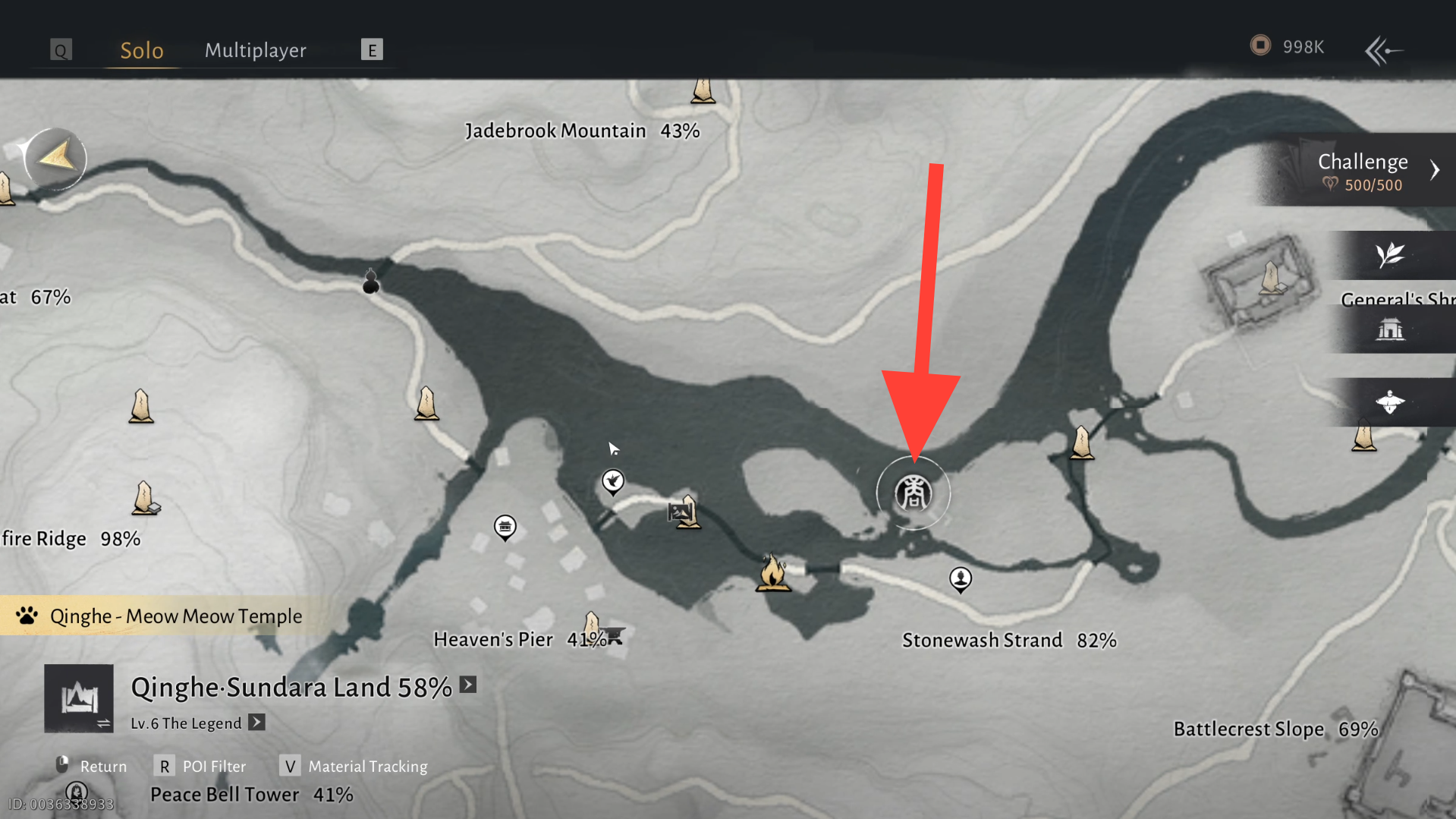Select the bird pin map marker
Image resolution: width=1456 pixels, height=819 pixels.
pos(613,481)
